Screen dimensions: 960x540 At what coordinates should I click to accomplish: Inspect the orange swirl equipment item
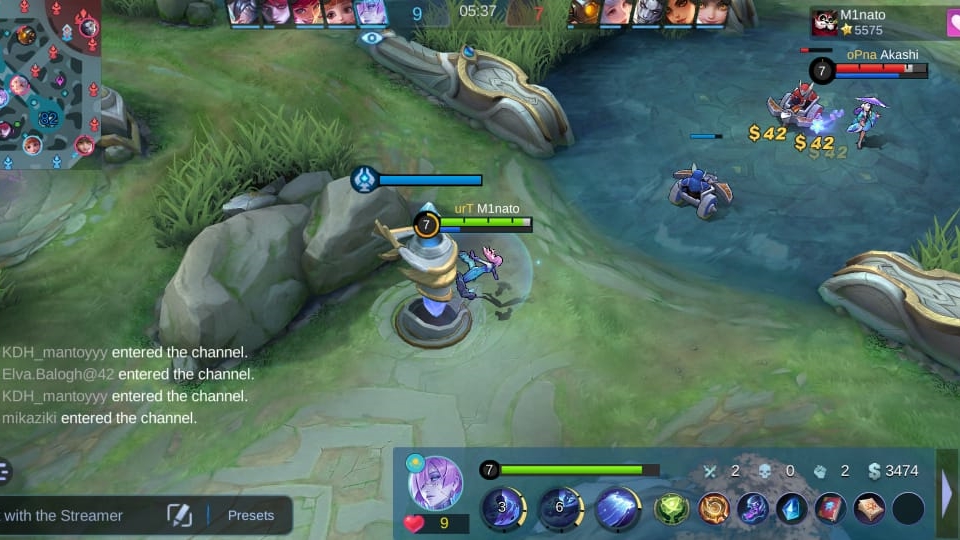[x=713, y=508]
